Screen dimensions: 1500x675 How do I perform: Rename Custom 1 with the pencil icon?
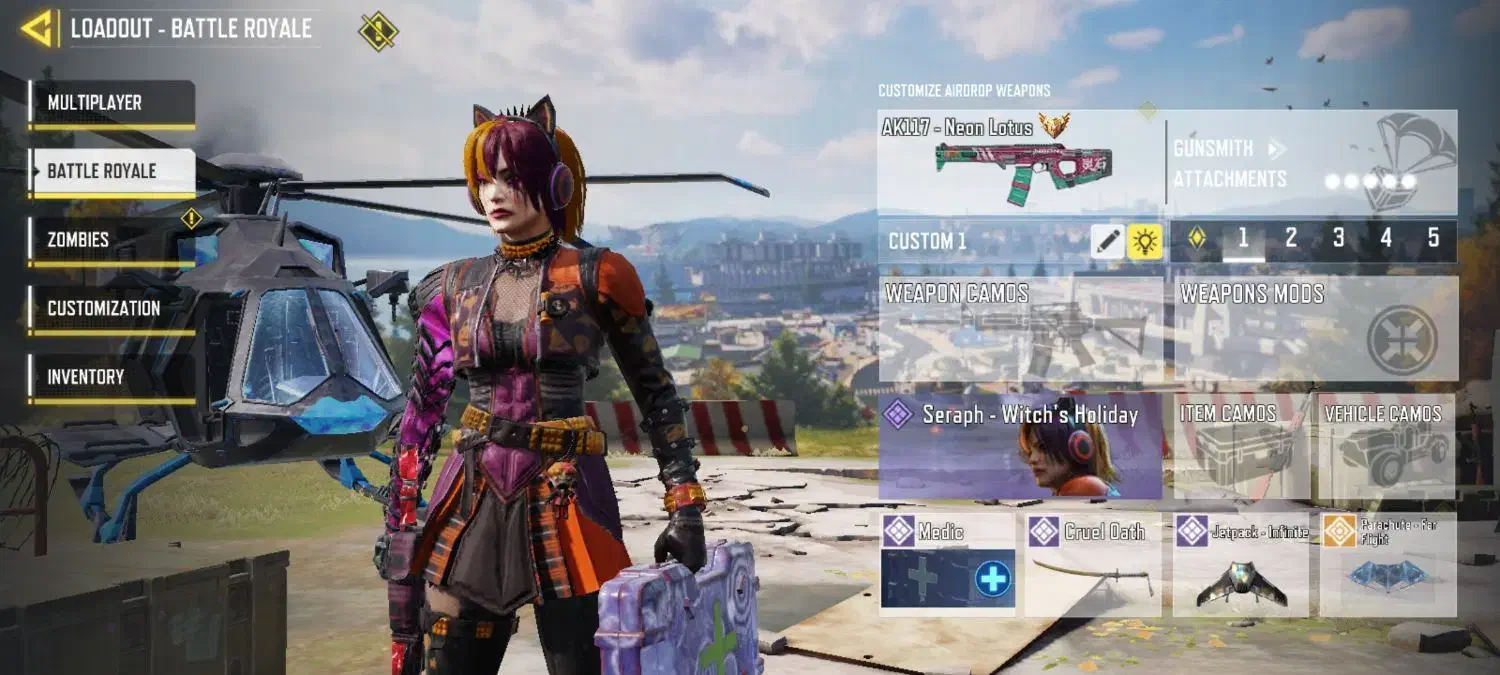[1107, 241]
